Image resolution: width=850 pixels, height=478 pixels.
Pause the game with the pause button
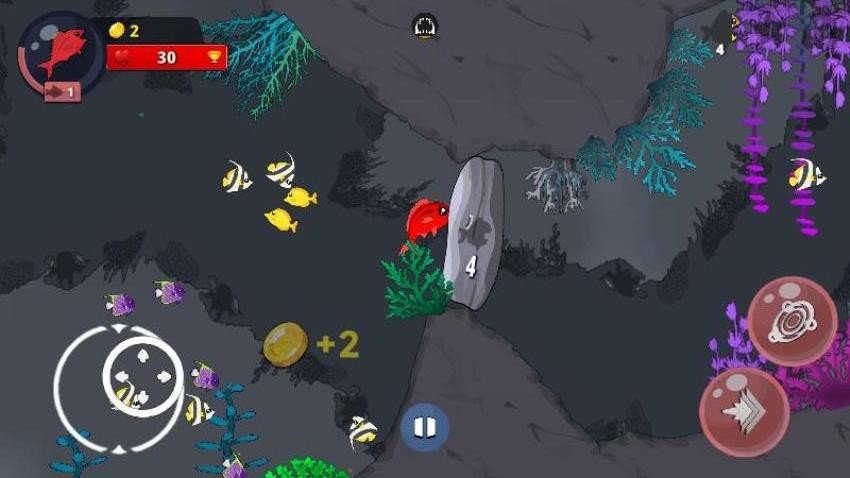(x=425, y=428)
